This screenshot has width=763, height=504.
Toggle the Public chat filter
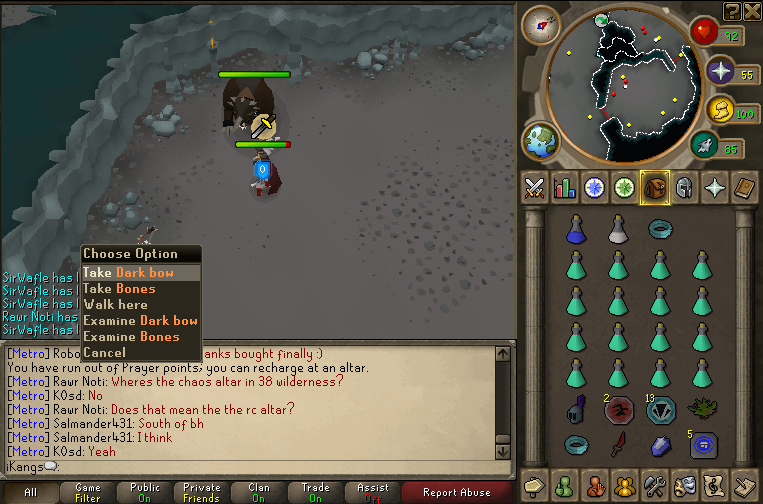(x=144, y=492)
